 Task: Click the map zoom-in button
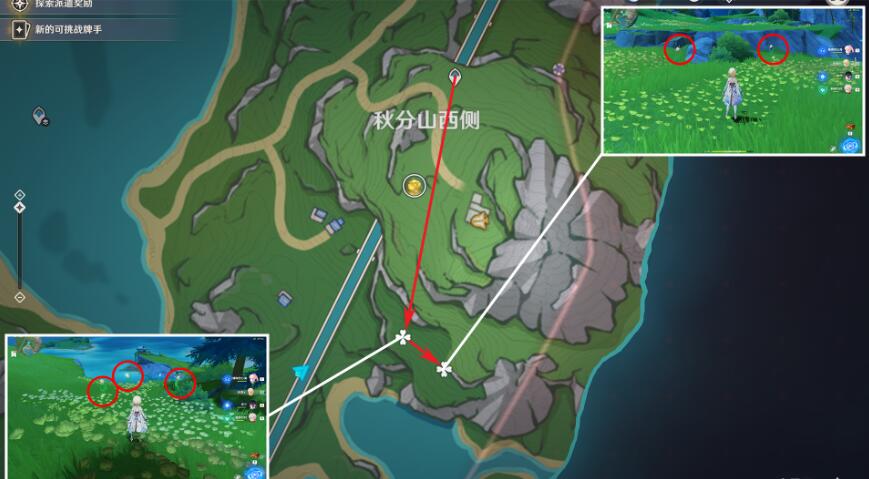tap(20, 194)
